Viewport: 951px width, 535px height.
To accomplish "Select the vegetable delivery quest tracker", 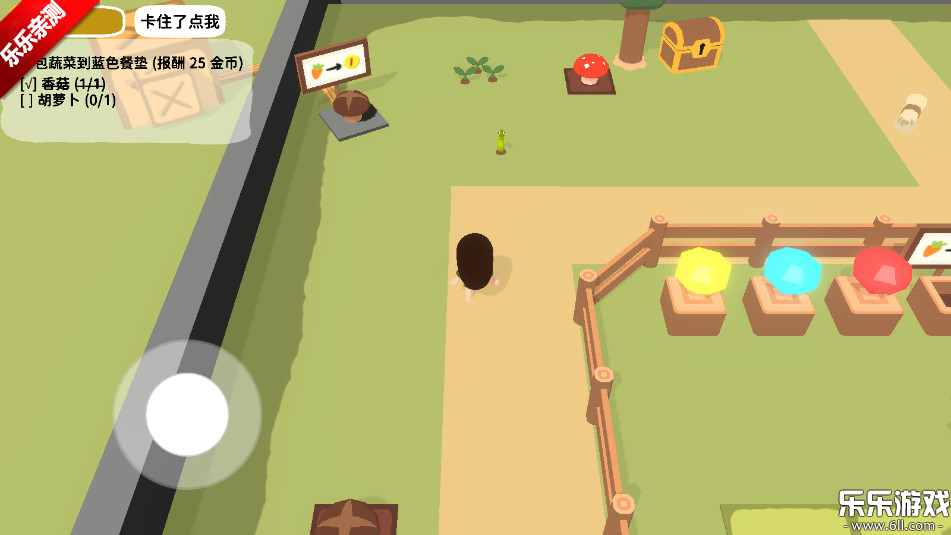I will 135,81.
